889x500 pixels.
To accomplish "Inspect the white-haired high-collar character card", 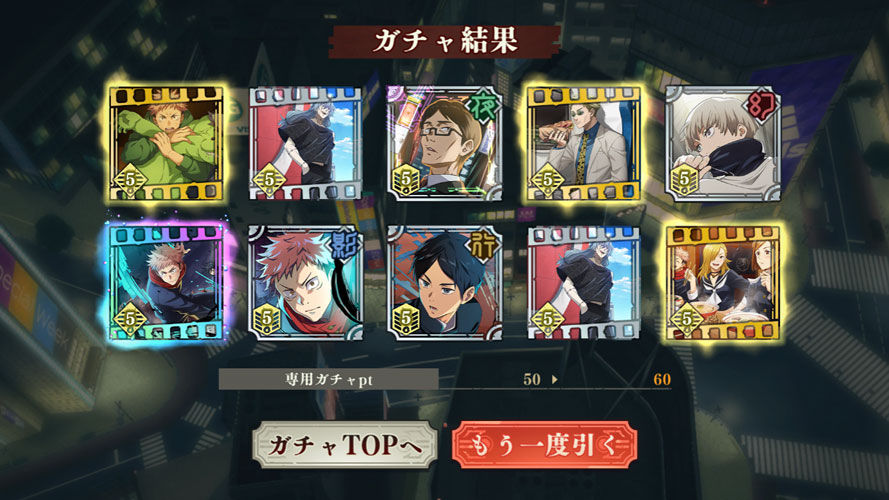I will (721, 143).
